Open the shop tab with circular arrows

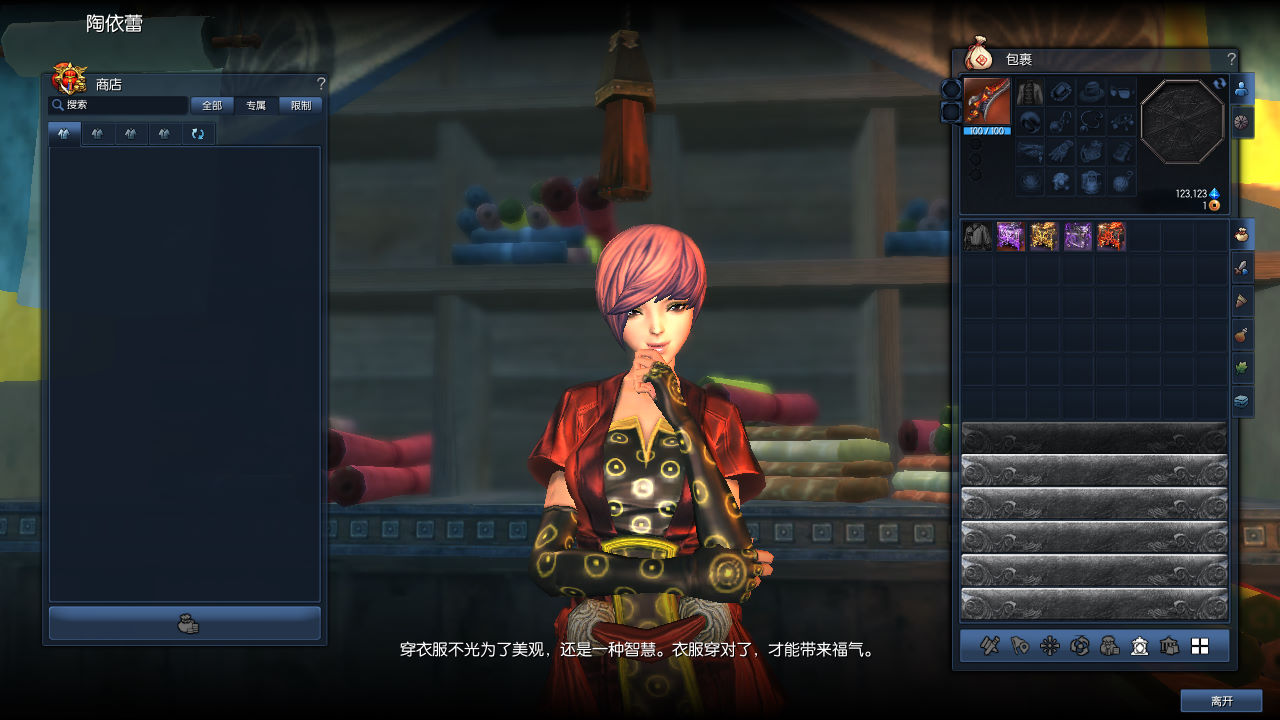[198, 134]
